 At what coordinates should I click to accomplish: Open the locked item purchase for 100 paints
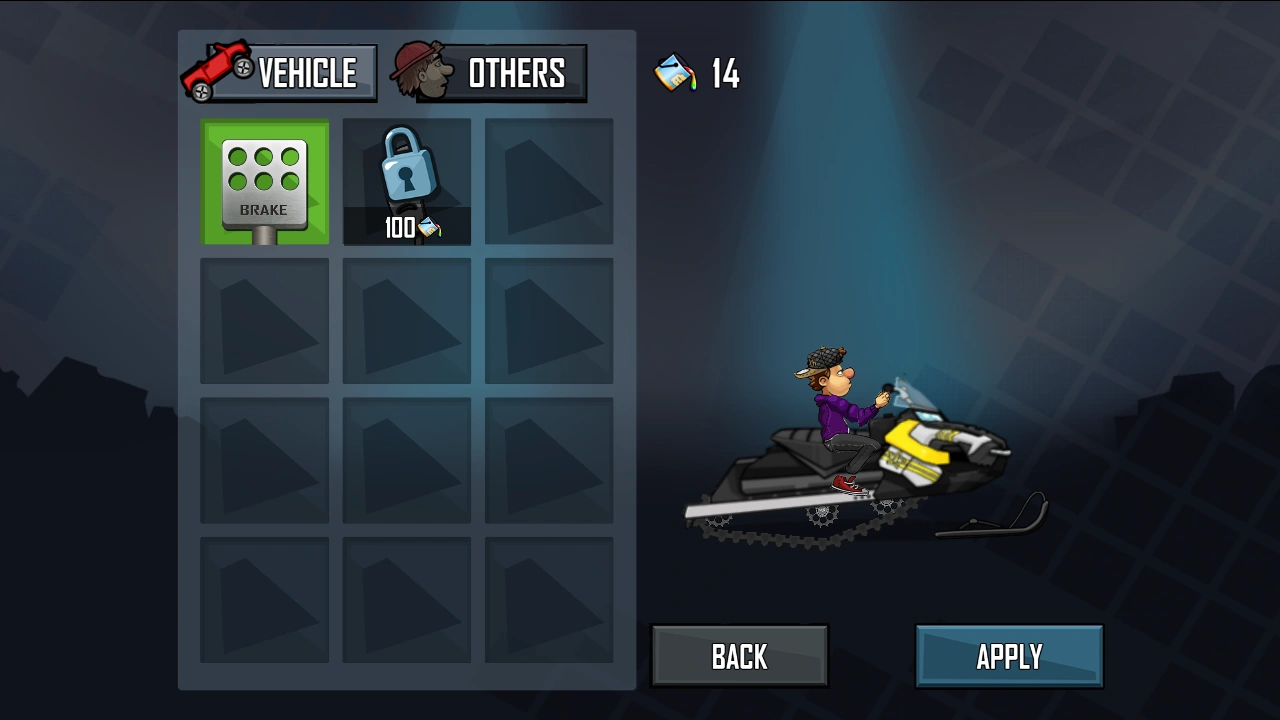406,180
